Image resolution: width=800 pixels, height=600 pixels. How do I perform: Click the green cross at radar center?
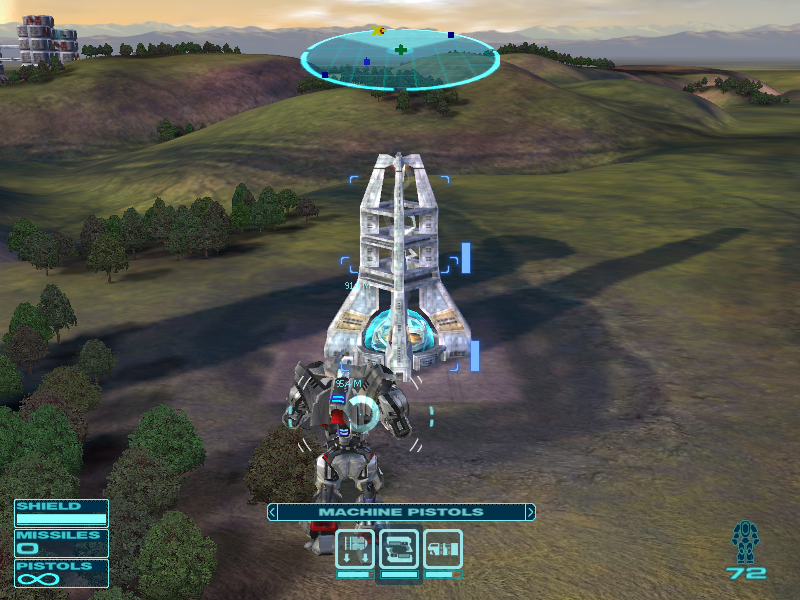pos(401,49)
